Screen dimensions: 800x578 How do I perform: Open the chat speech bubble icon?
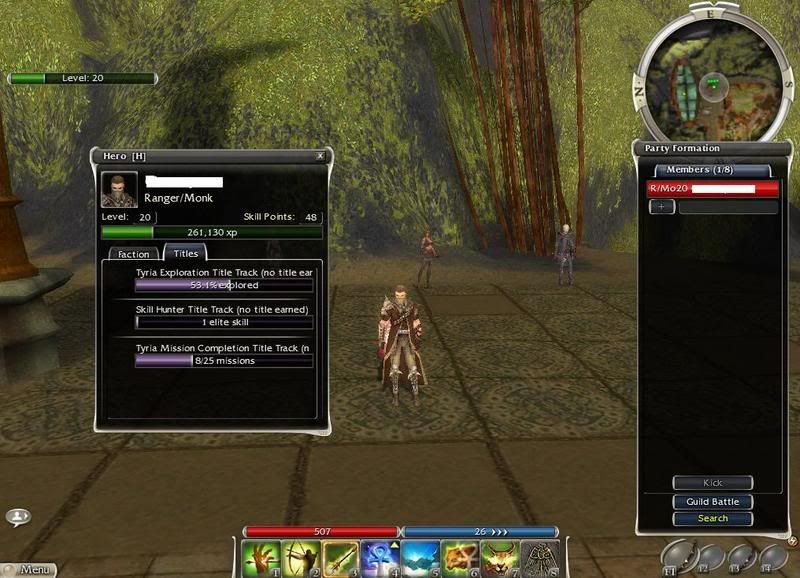point(18,517)
